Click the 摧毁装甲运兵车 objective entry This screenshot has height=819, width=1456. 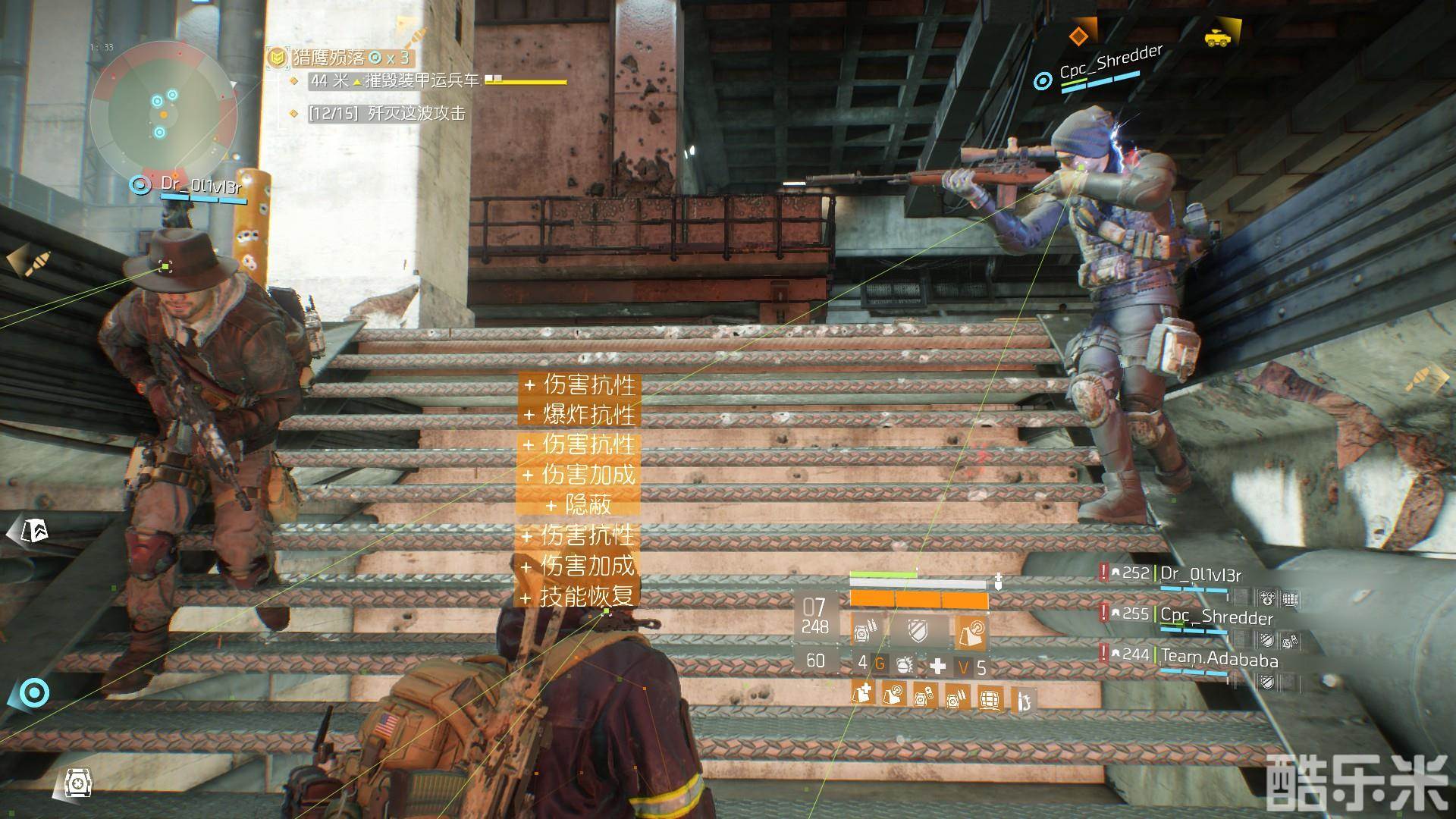pyautogui.click(x=422, y=80)
